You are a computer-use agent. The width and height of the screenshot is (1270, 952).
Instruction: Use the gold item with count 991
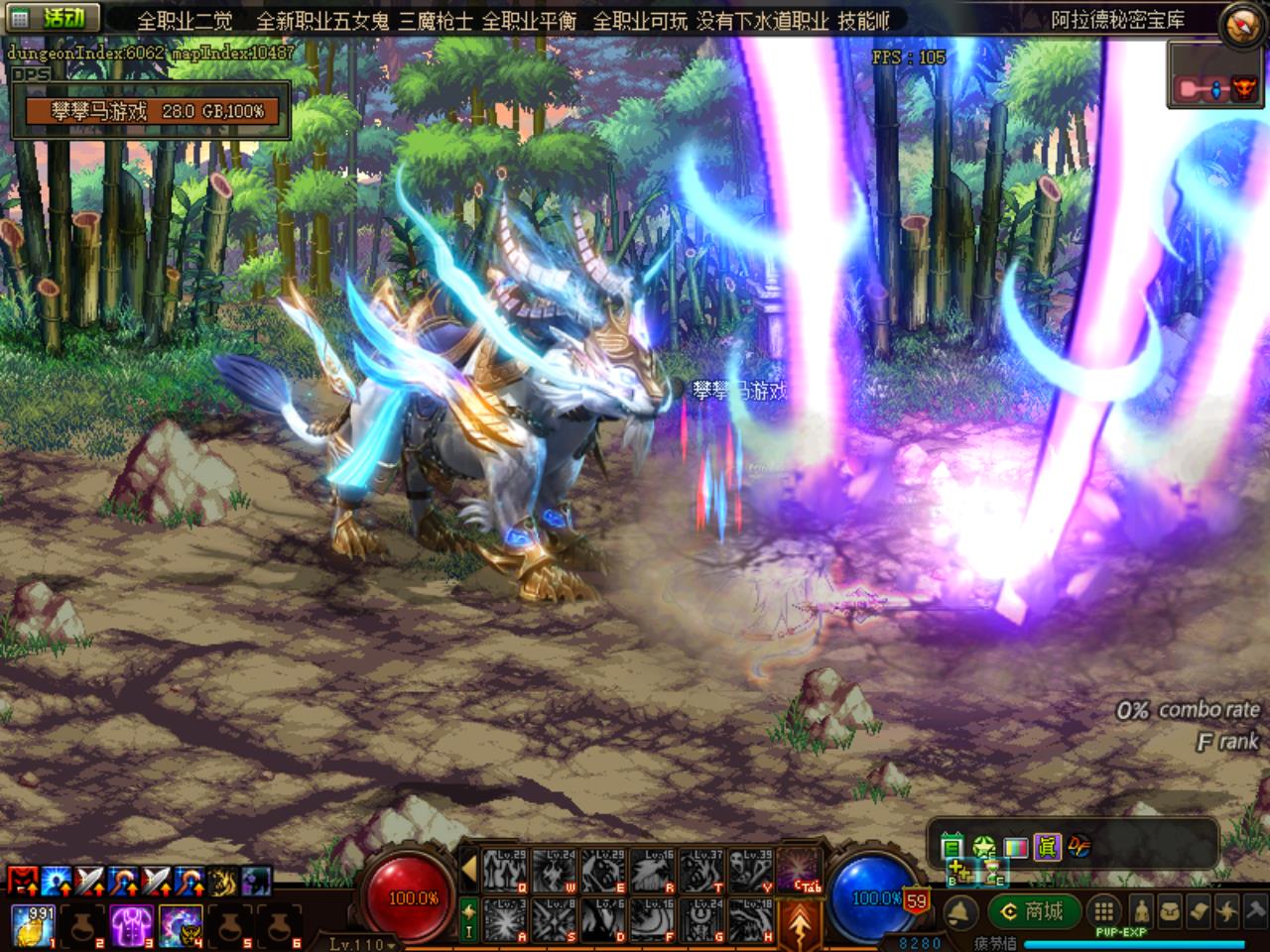[31, 922]
